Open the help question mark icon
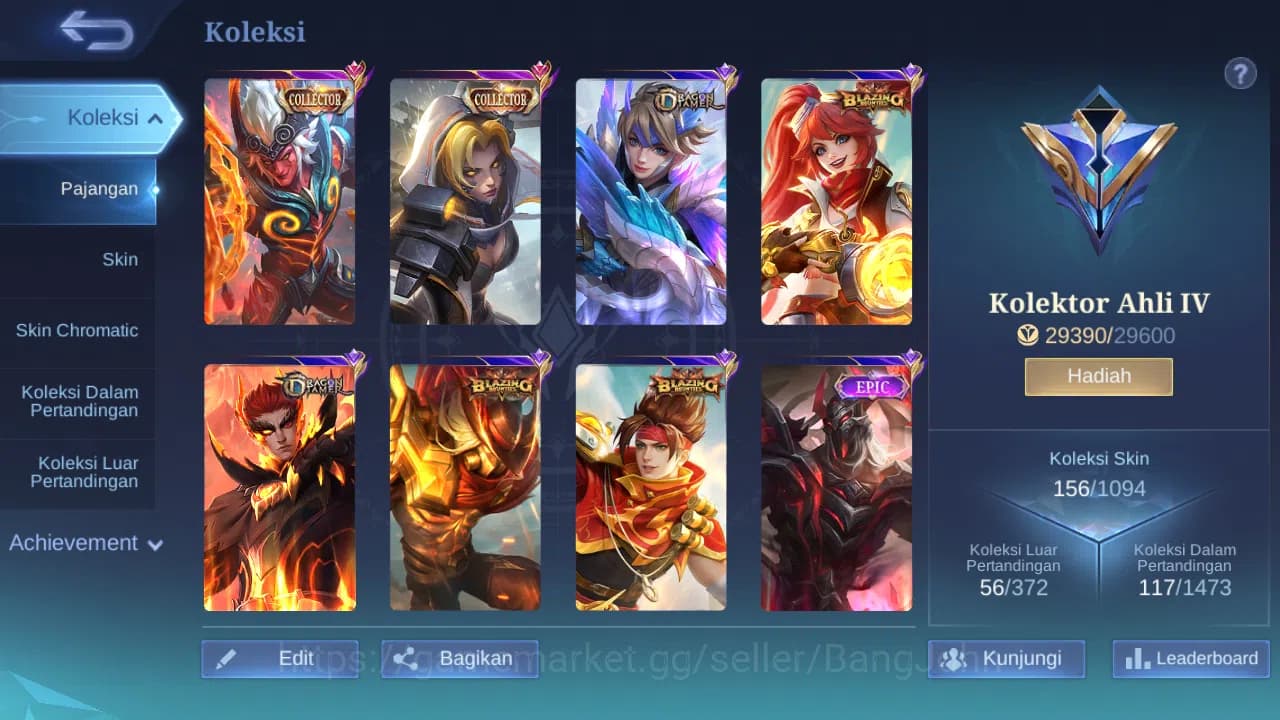This screenshot has height=720, width=1280. tap(1240, 73)
